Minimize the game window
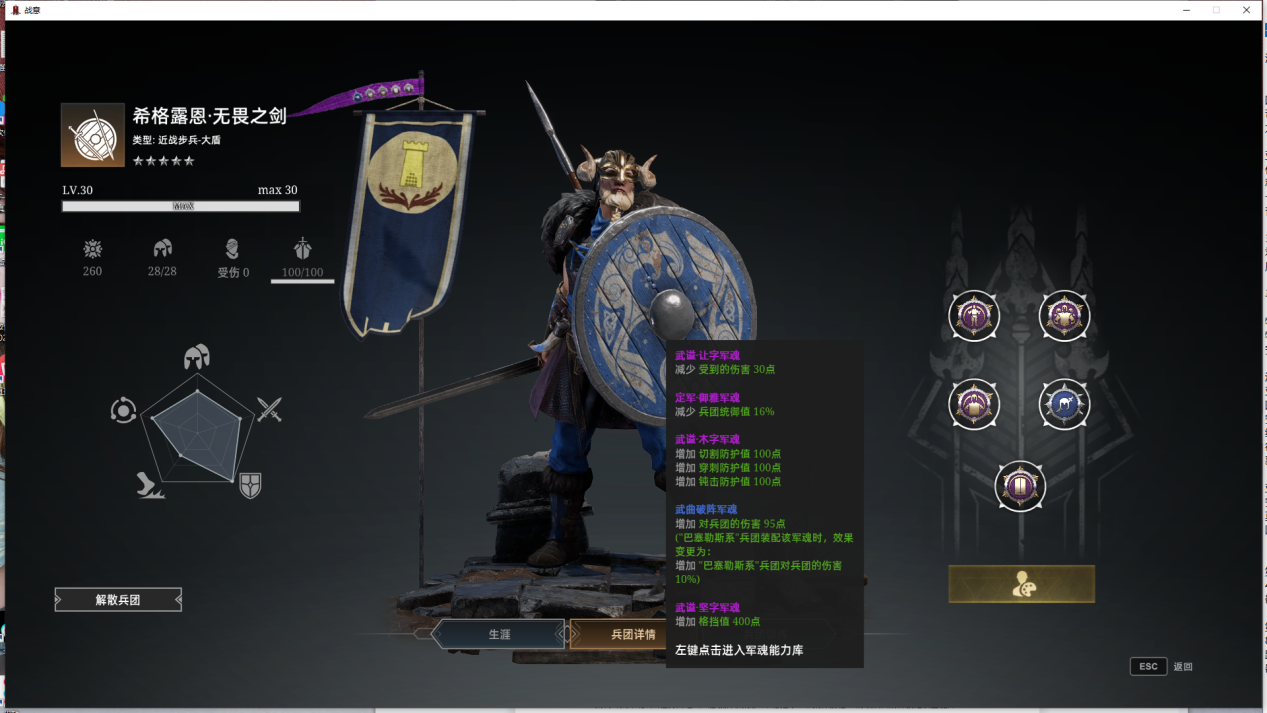Viewport: 1267px width, 713px height. tap(1185, 10)
